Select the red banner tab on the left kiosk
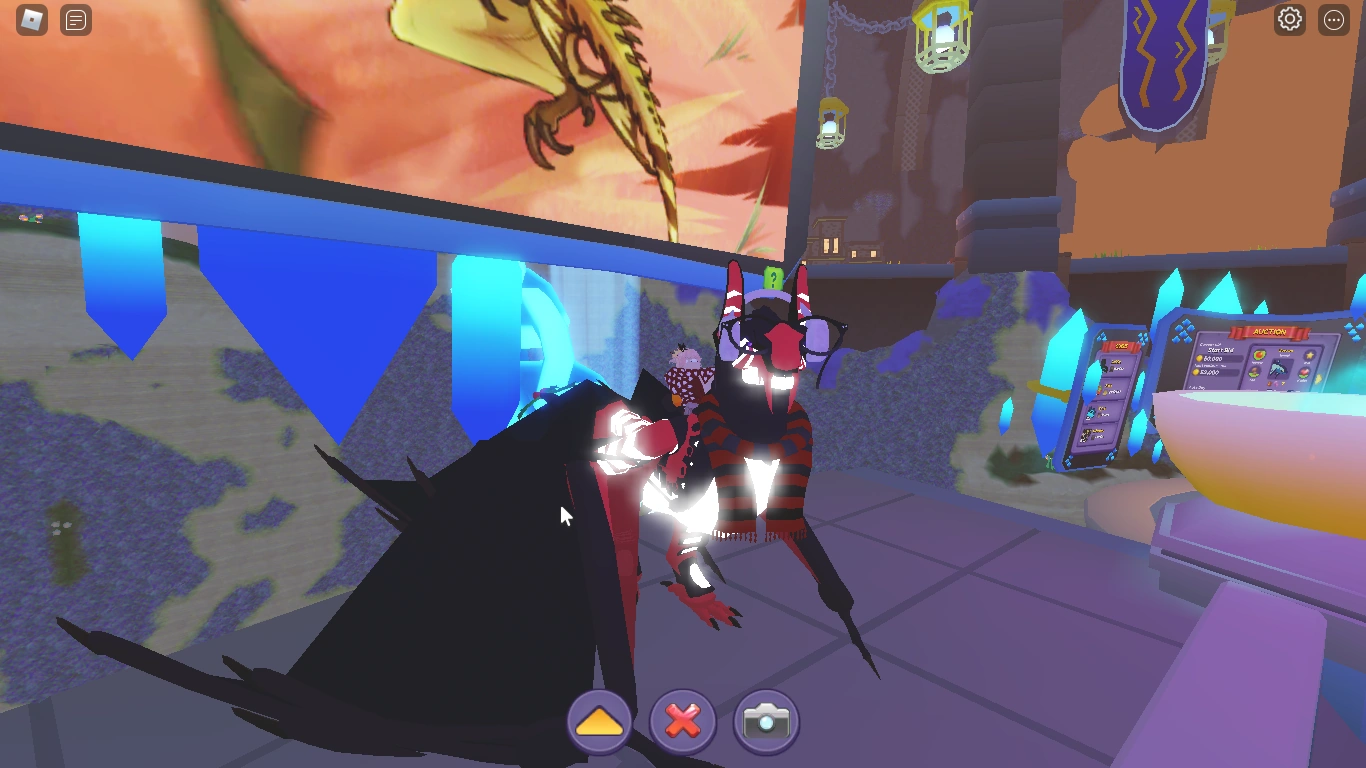Screen dimensions: 1366x768 pyautogui.click(x=1120, y=346)
